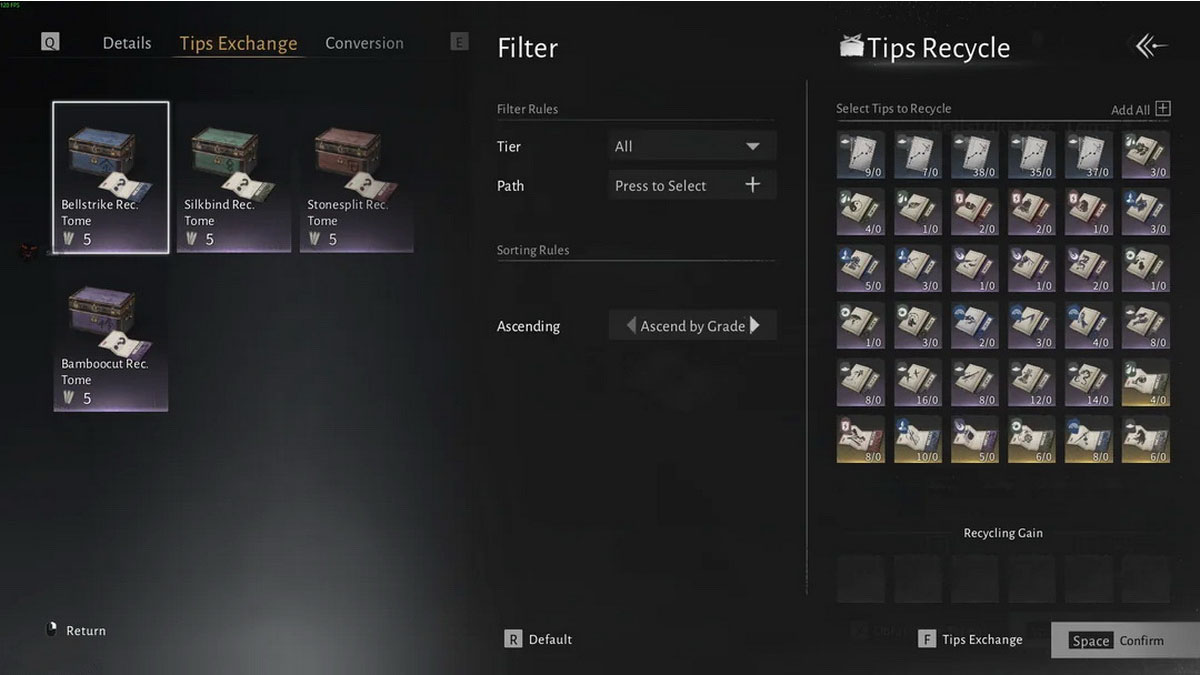1200x675 pixels.
Task: Select the tip slot showing 16/0
Action: pyautogui.click(x=918, y=384)
